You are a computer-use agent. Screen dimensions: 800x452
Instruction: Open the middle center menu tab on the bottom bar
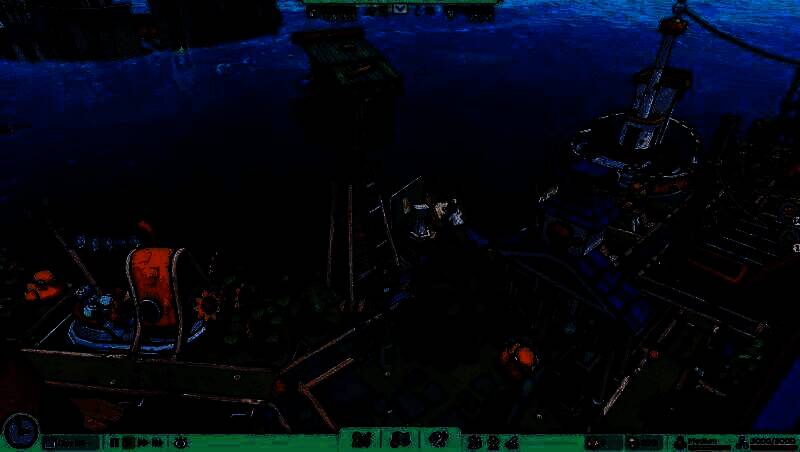point(400,440)
